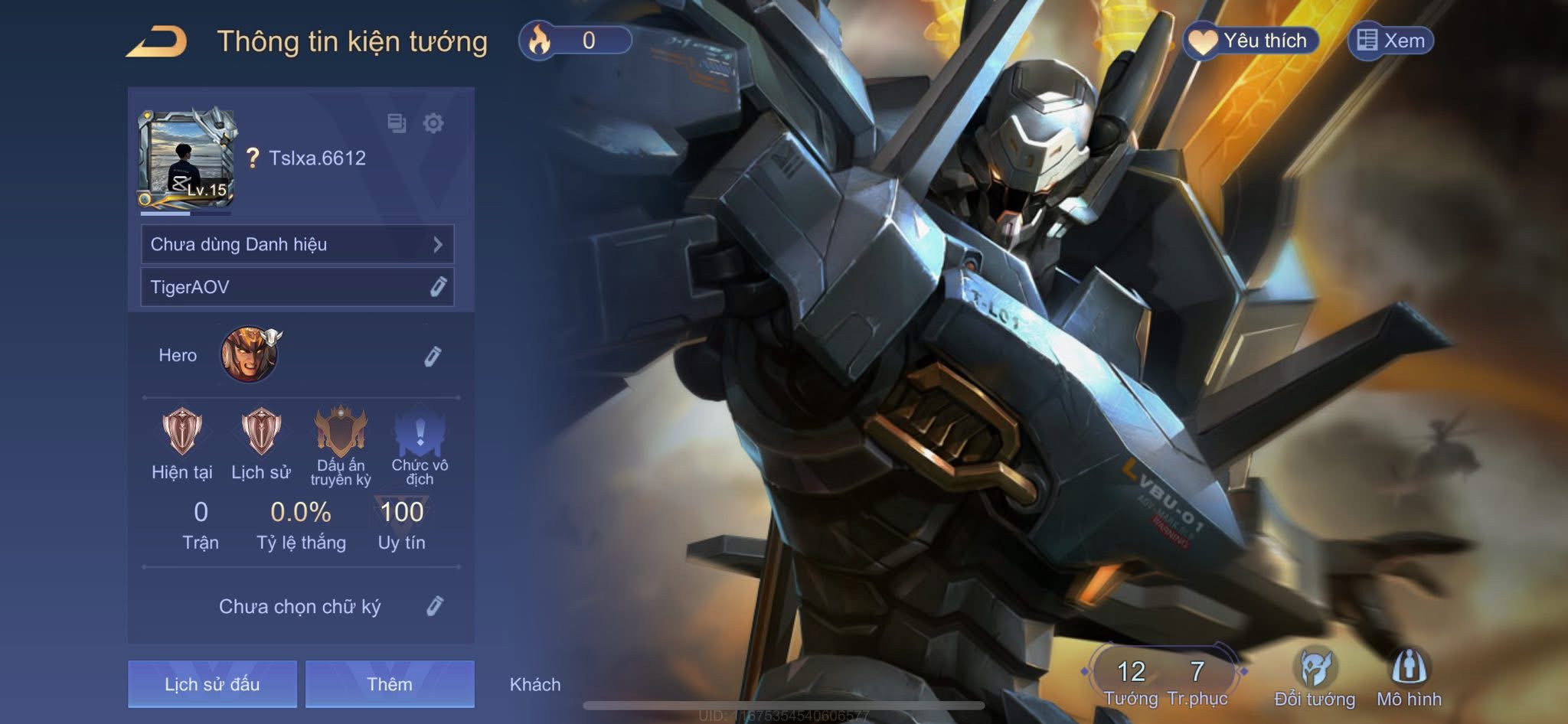Edit the favorite Hero selection pencil
The width and height of the screenshot is (1568, 724).
click(x=433, y=356)
